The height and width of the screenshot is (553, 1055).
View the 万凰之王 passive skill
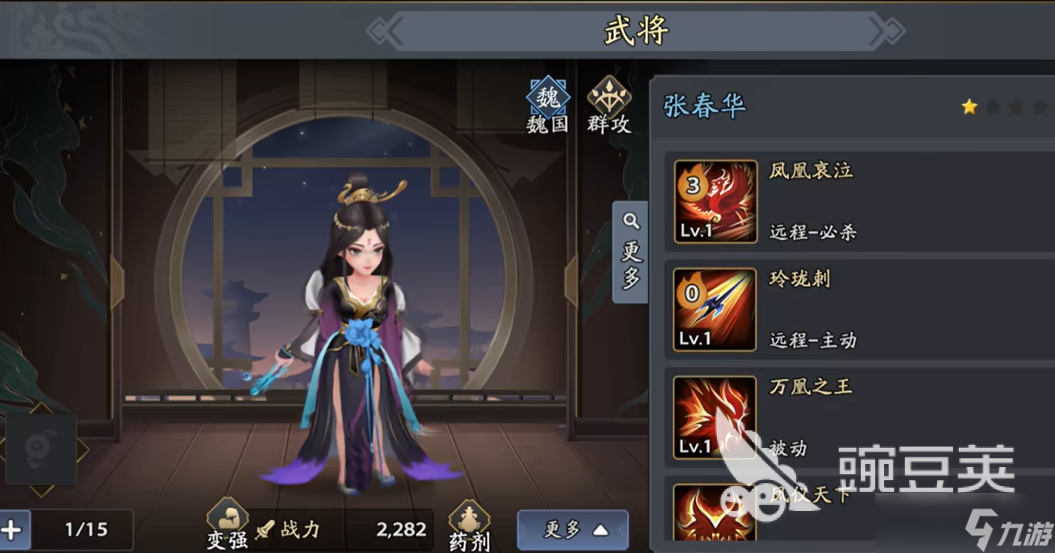pos(715,418)
